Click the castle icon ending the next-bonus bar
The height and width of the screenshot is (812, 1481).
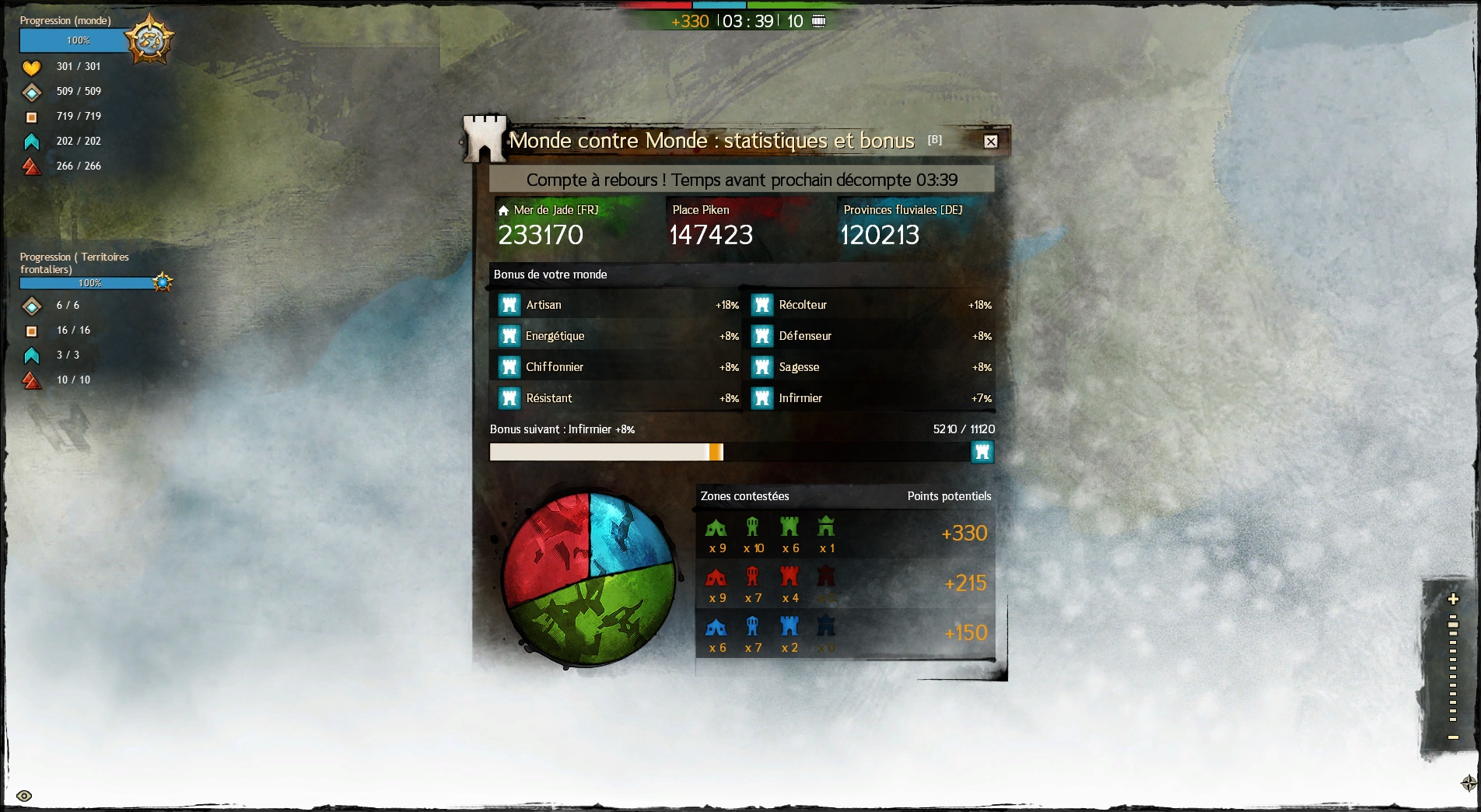coord(982,452)
